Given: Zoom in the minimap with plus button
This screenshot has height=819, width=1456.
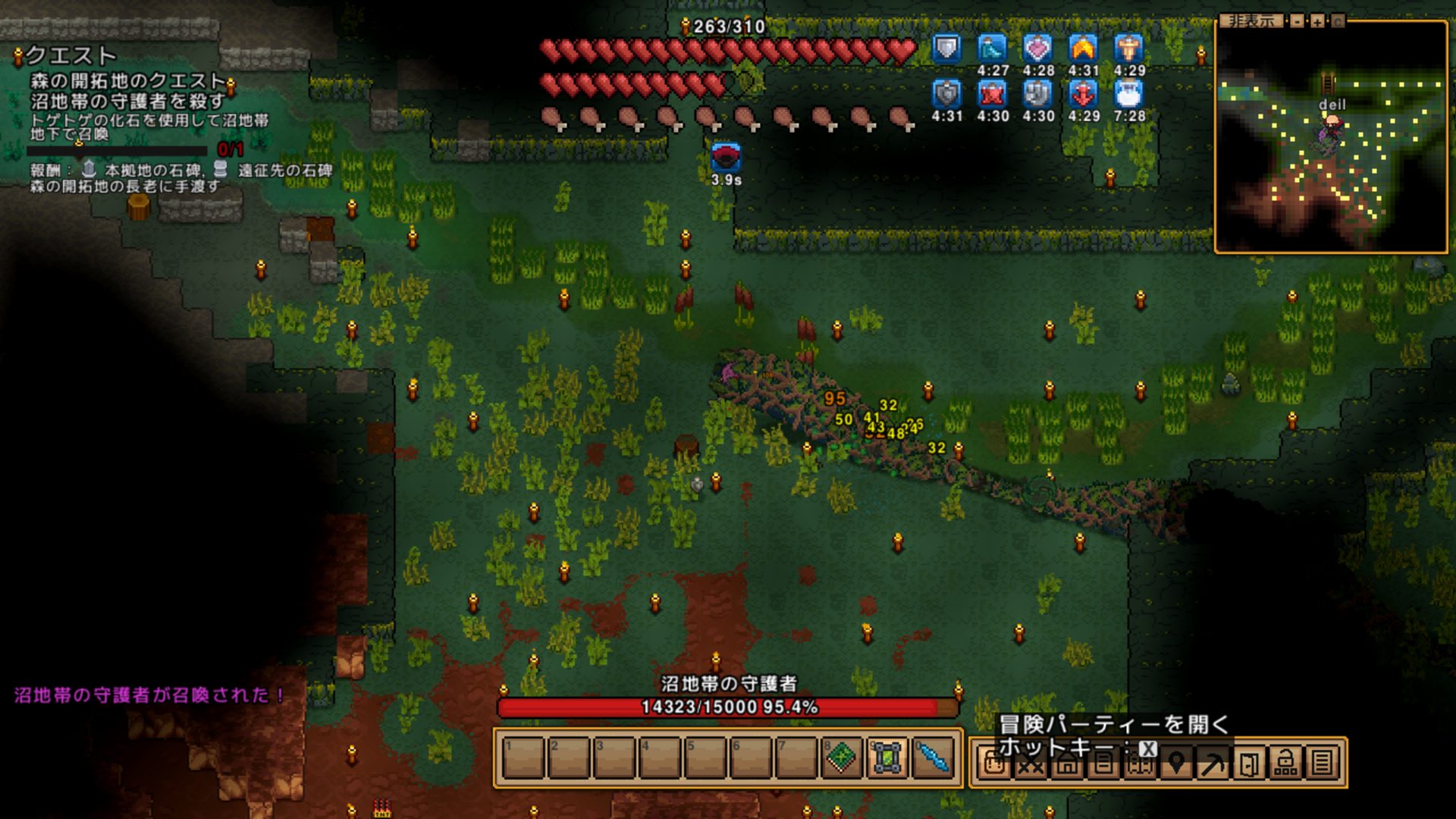Looking at the screenshot, I should pyautogui.click(x=1318, y=21).
